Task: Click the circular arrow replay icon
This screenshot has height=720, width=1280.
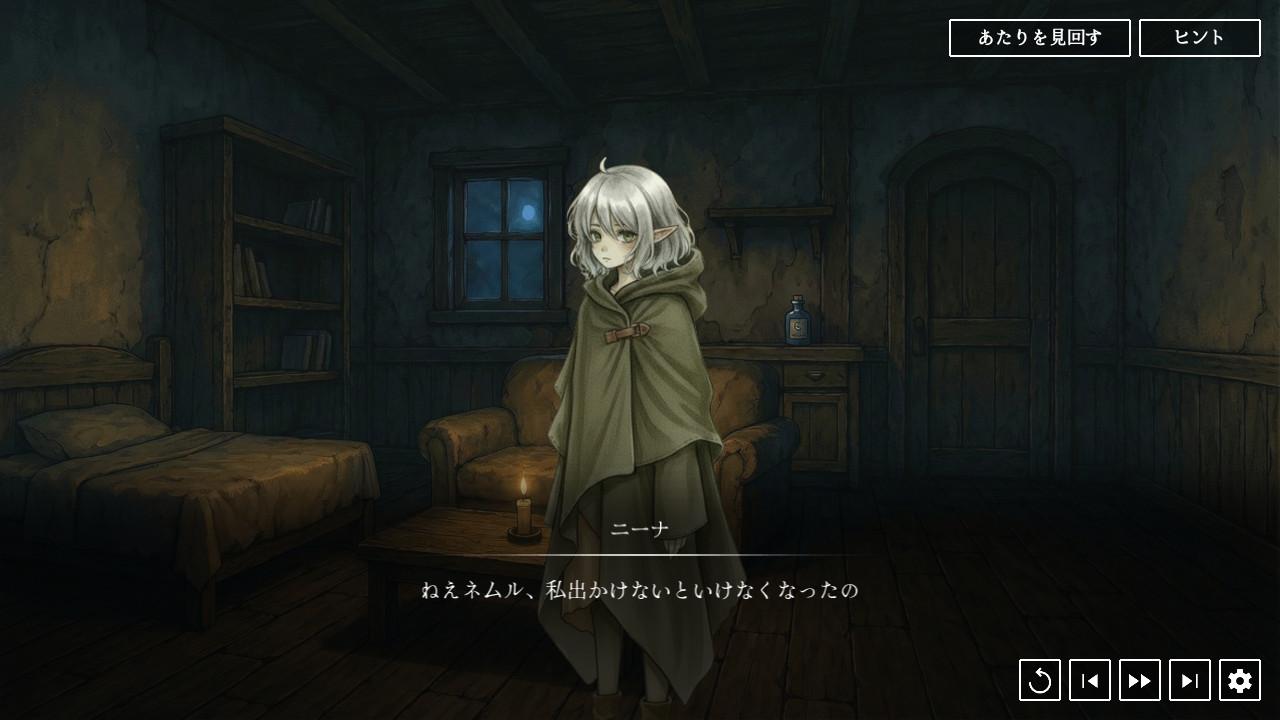Action: pos(1040,680)
